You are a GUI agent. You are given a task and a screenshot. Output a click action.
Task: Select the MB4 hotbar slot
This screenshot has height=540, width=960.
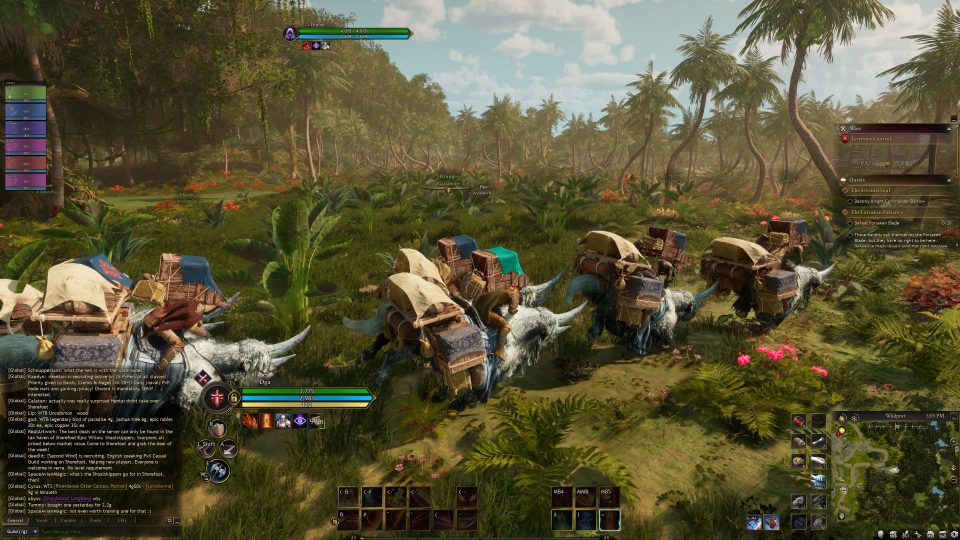pos(560,493)
